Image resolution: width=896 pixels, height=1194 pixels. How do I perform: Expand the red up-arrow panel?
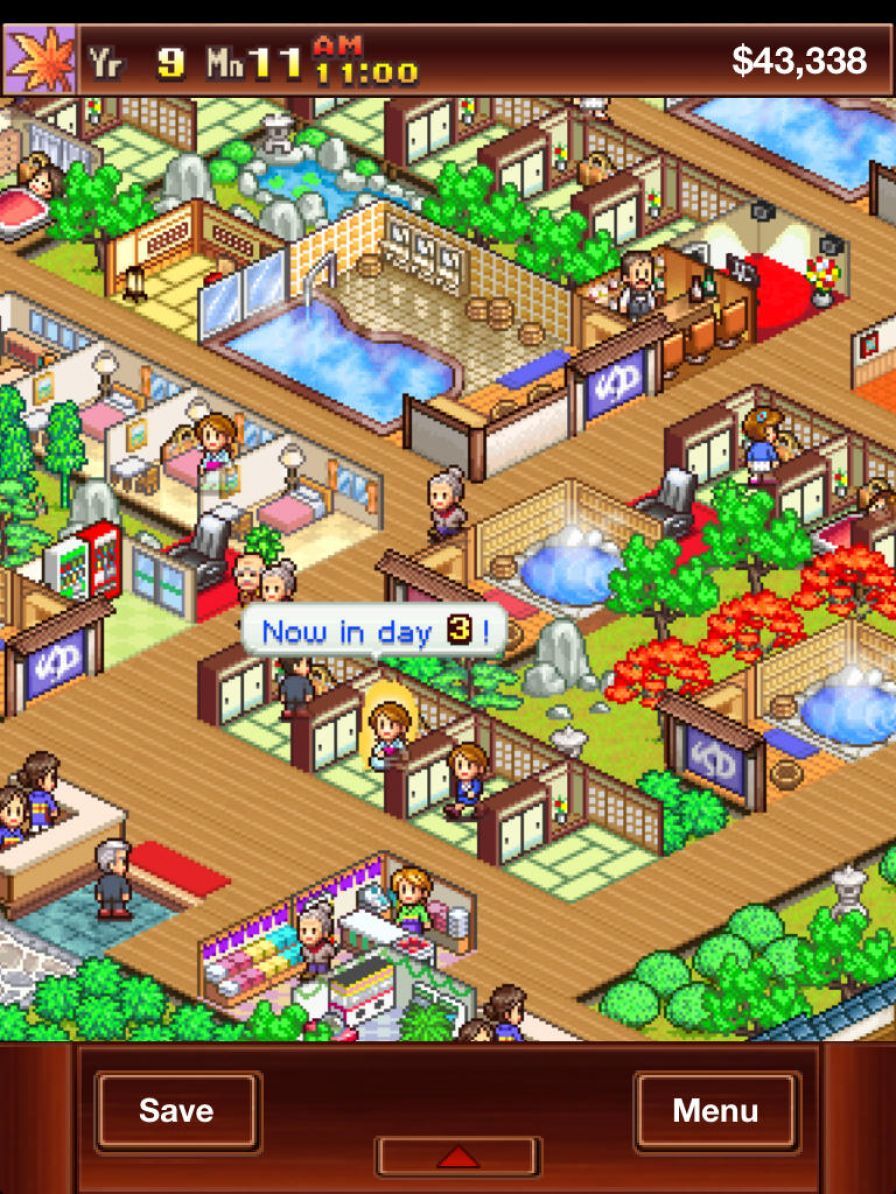pyautogui.click(x=458, y=1156)
